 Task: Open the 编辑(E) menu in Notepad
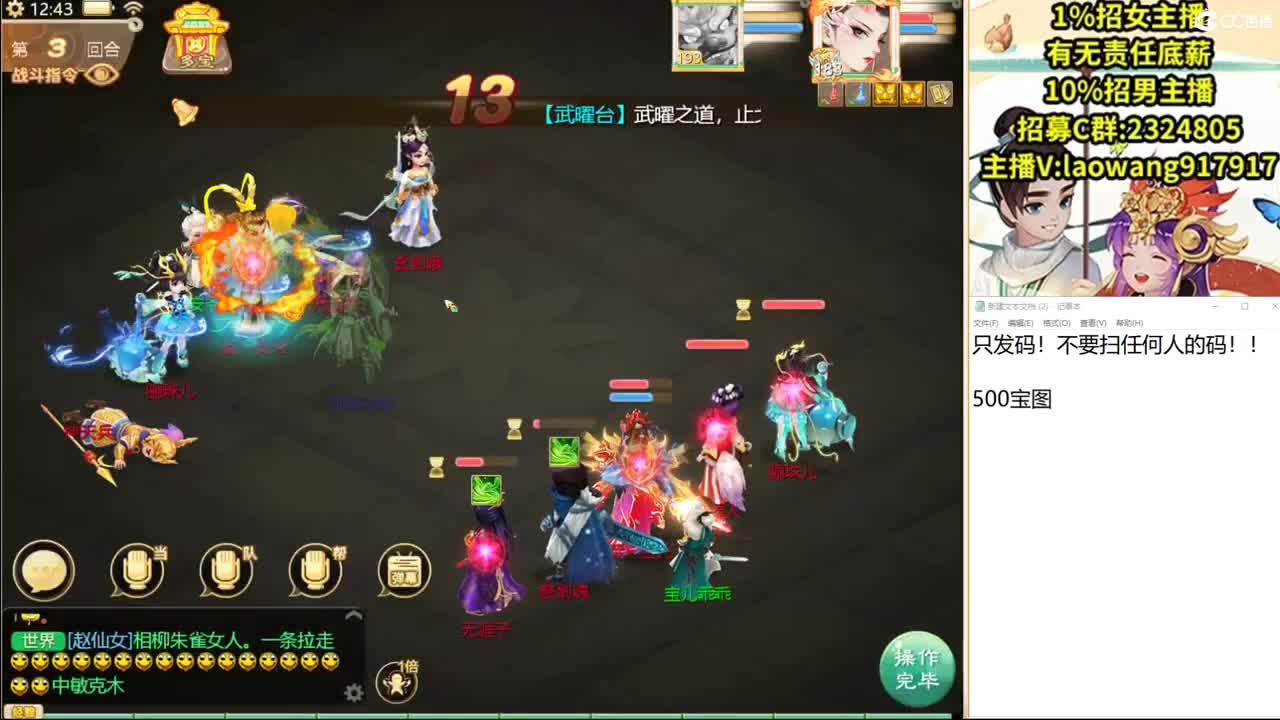coord(1020,323)
